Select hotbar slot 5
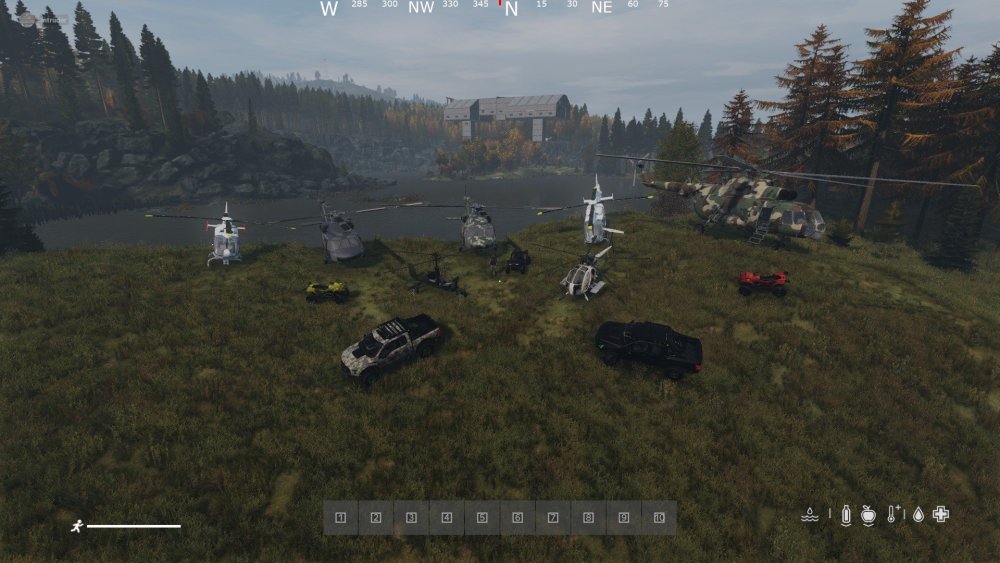This screenshot has width=1000, height=563. pyautogui.click(x=482, y=518)
